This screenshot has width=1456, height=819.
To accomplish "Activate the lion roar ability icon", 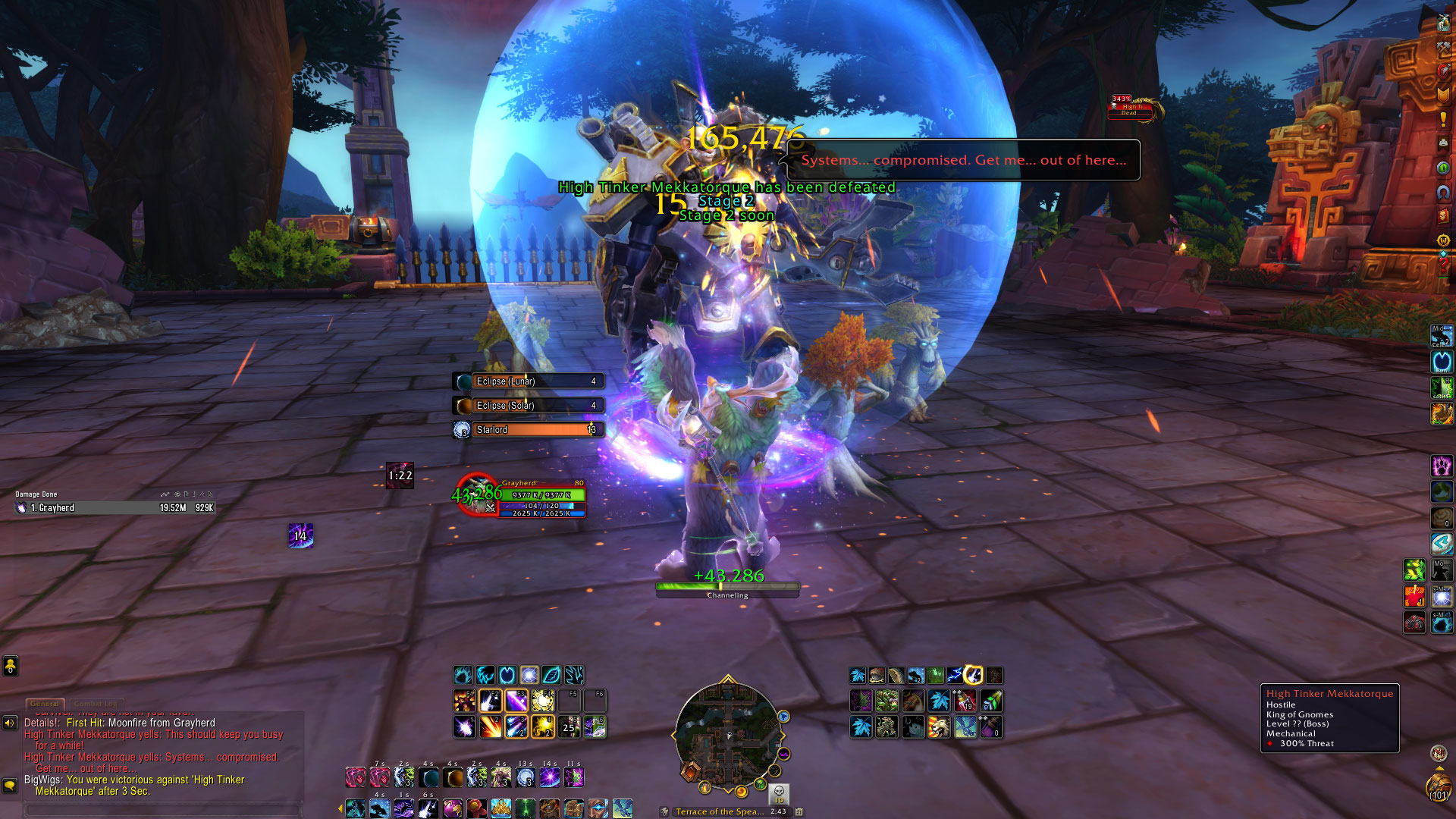I will click(938, 727).
